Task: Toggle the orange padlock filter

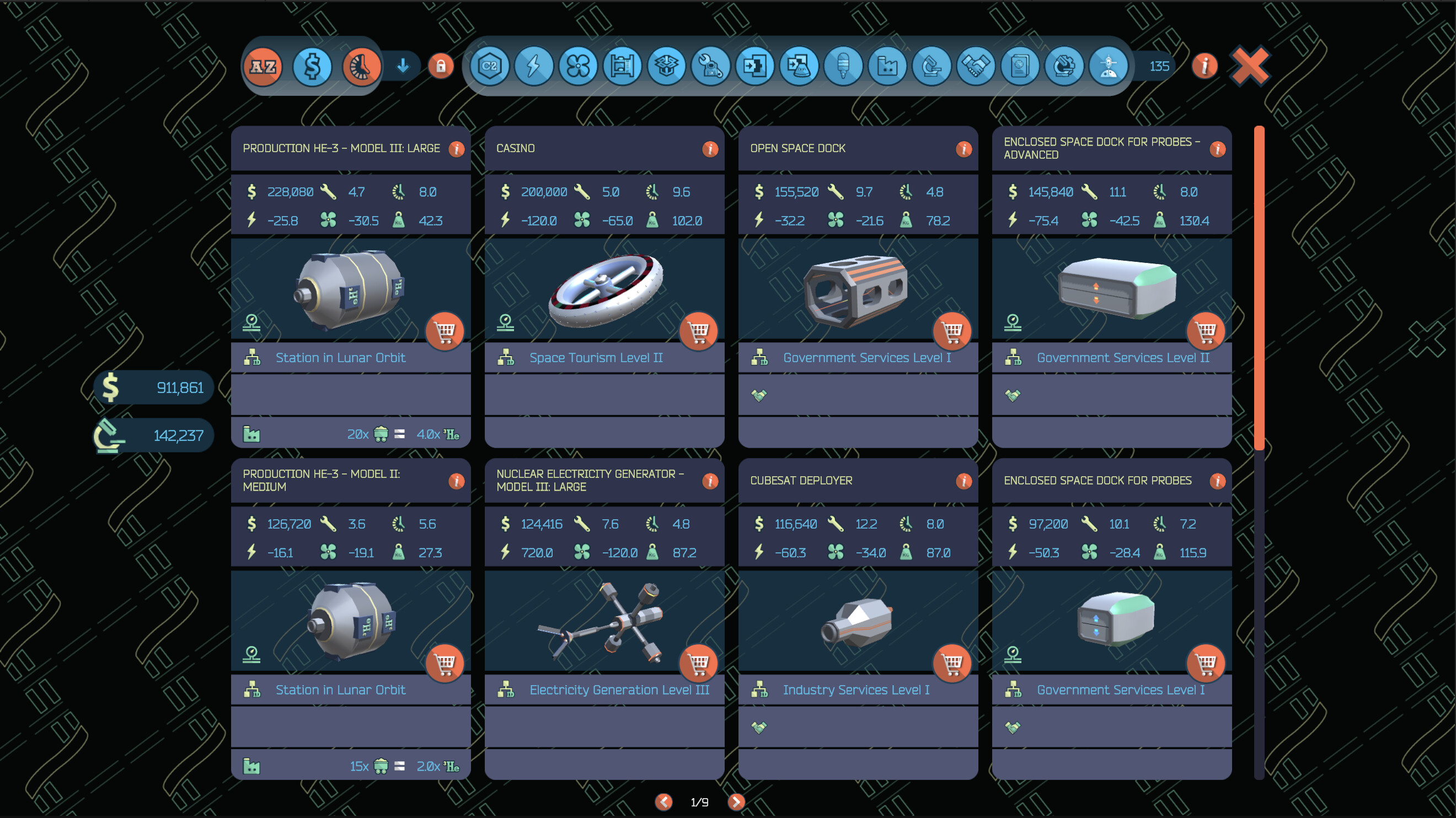Action: click(x=441, y=67)
